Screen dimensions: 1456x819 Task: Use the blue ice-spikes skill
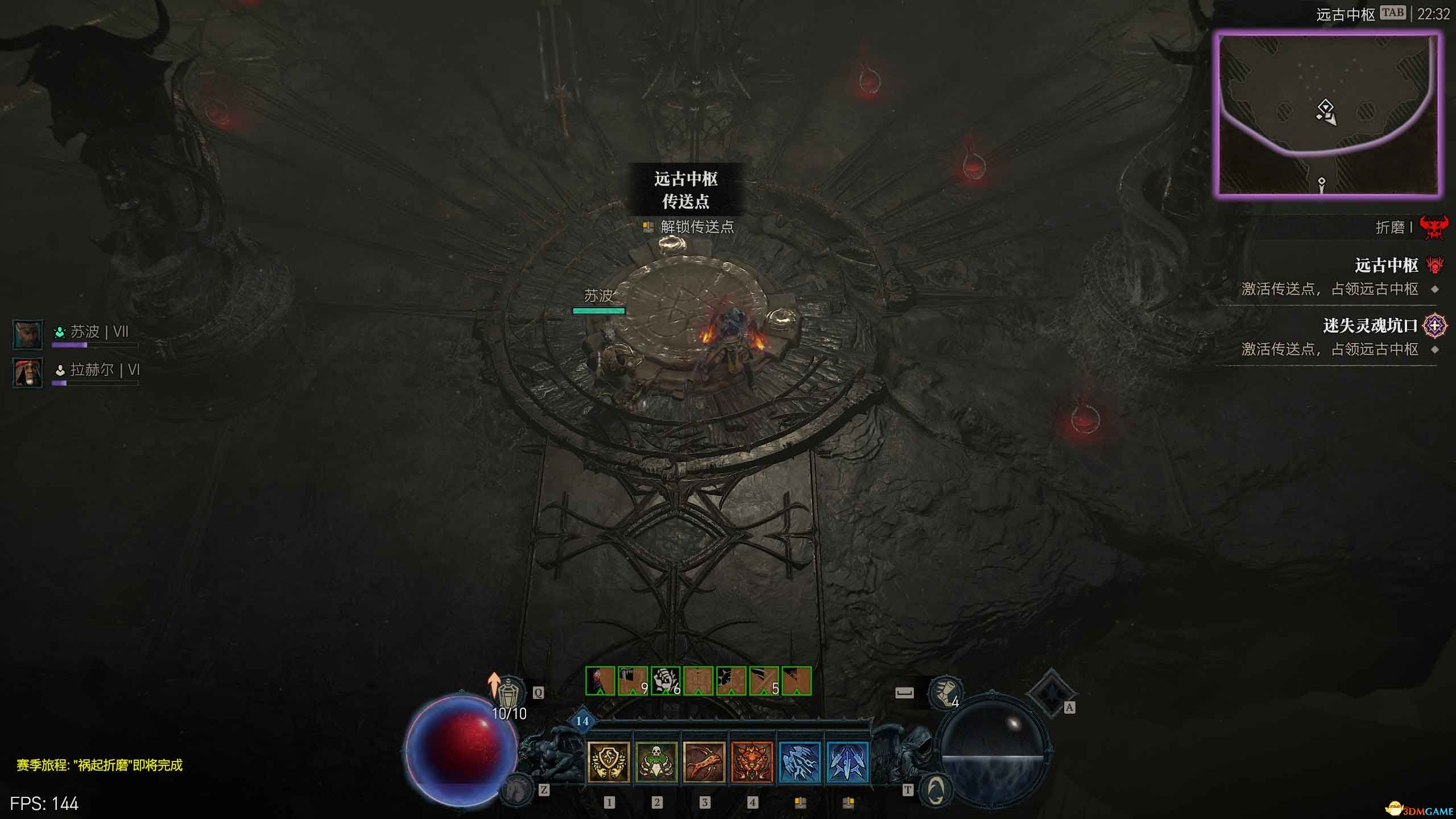point(847,762)
